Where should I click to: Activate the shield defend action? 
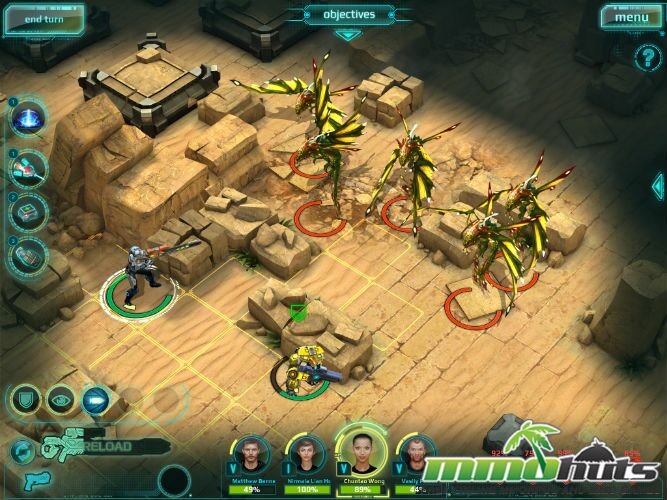[x=25, y=400]
